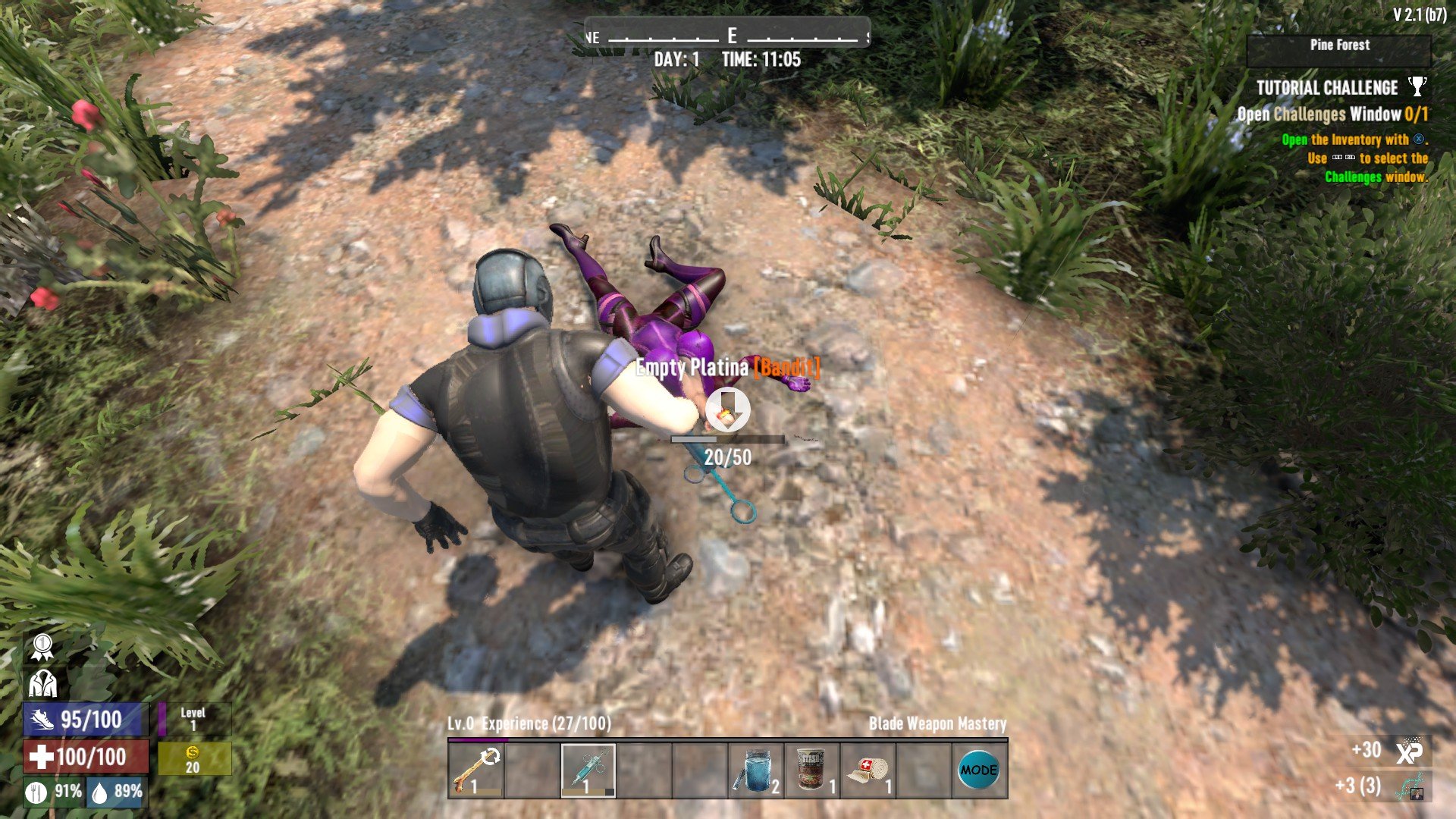Click the jacket status icon
The height and width of the screenshot is (819, 1456).
[x=42, y=684]
